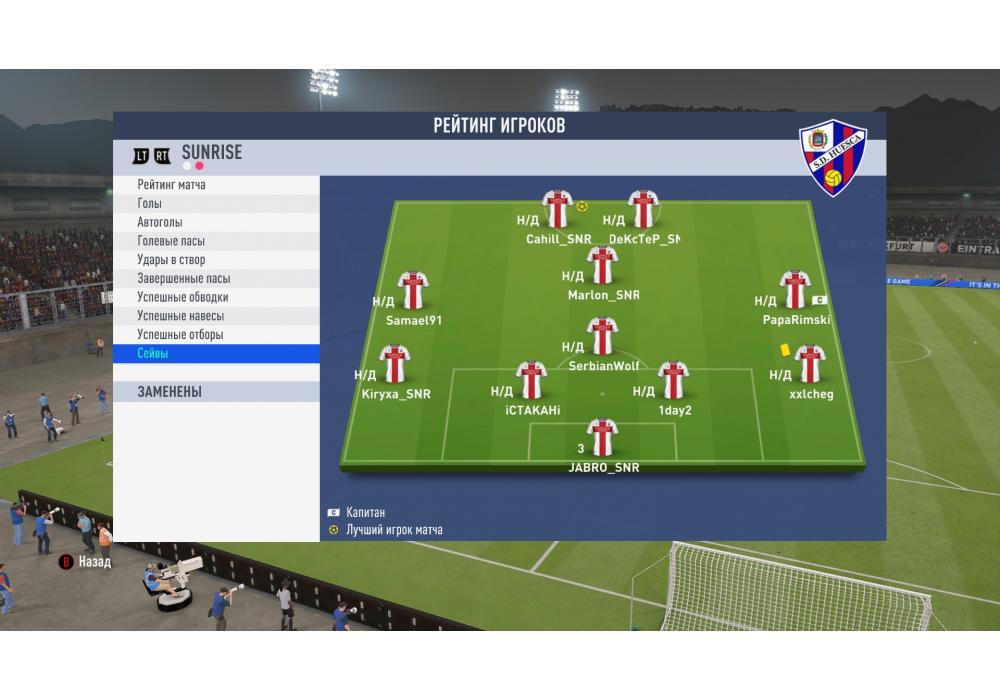1000x700 pixels.
Task: Click the highlighted Сейвы row
Action: click(x=216, y=354)
